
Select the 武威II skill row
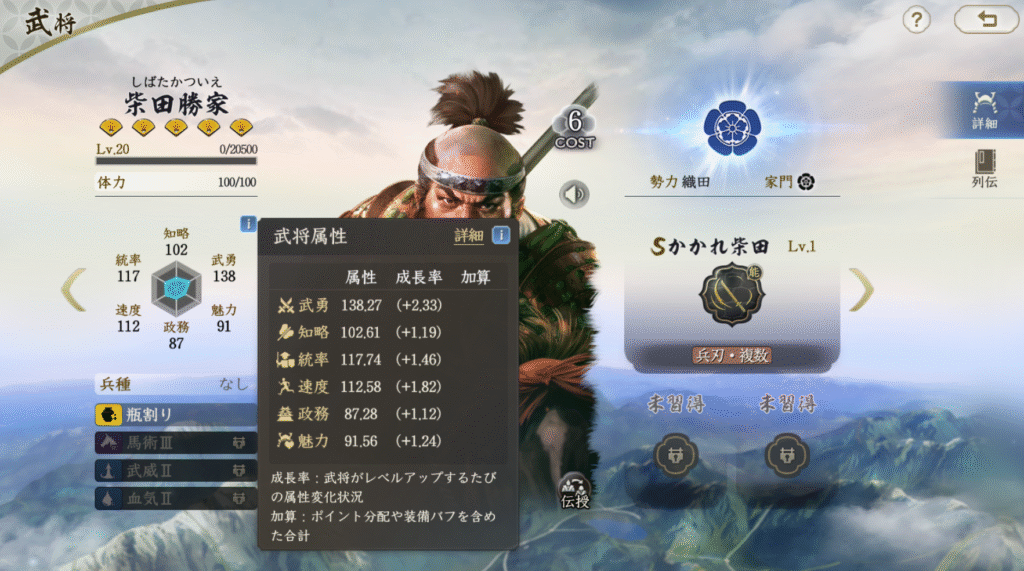pyautogui.click(x=175, y=469)
